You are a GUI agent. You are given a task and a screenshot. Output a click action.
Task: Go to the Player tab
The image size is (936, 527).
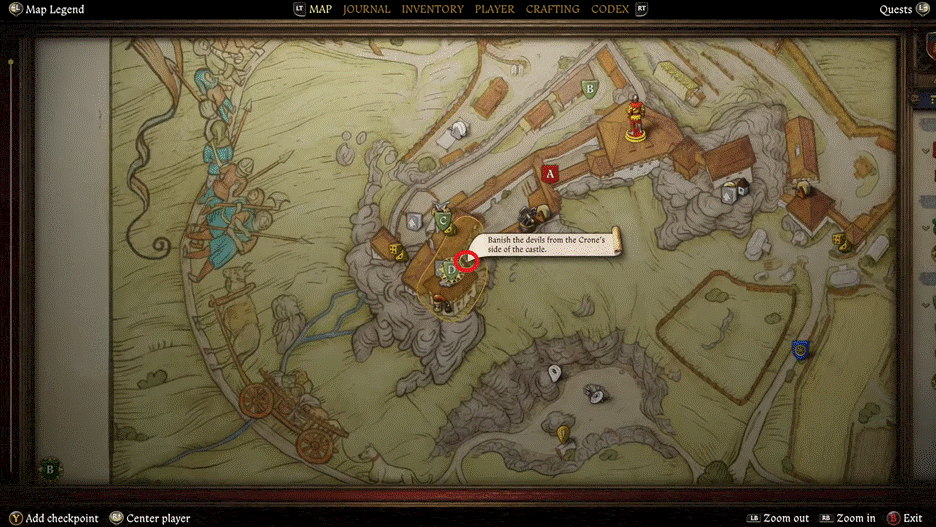(x=494, y=9)
